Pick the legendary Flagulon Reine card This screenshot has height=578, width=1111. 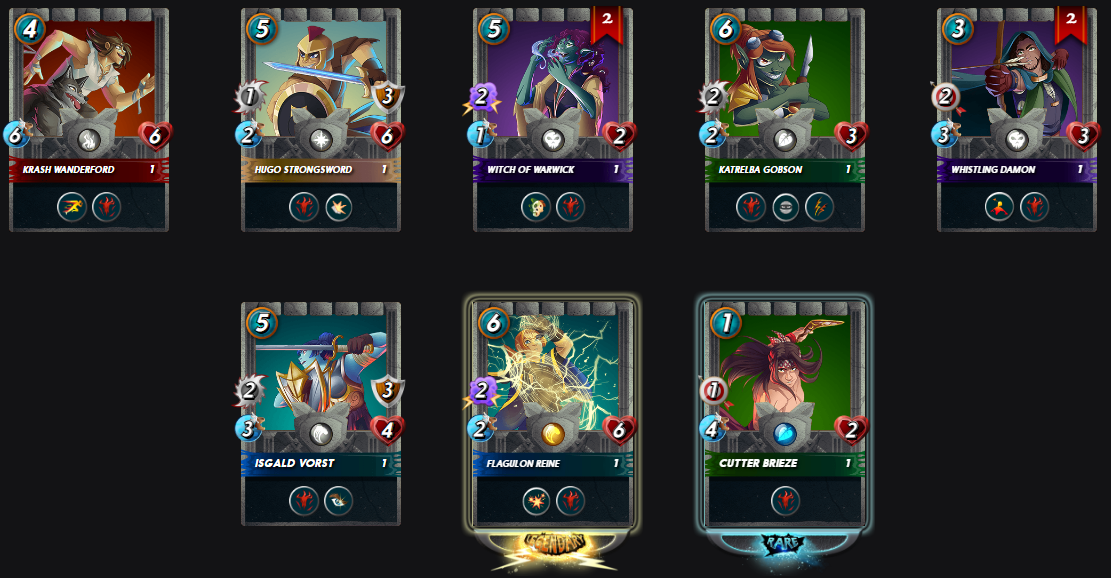[x=553, y=413]
